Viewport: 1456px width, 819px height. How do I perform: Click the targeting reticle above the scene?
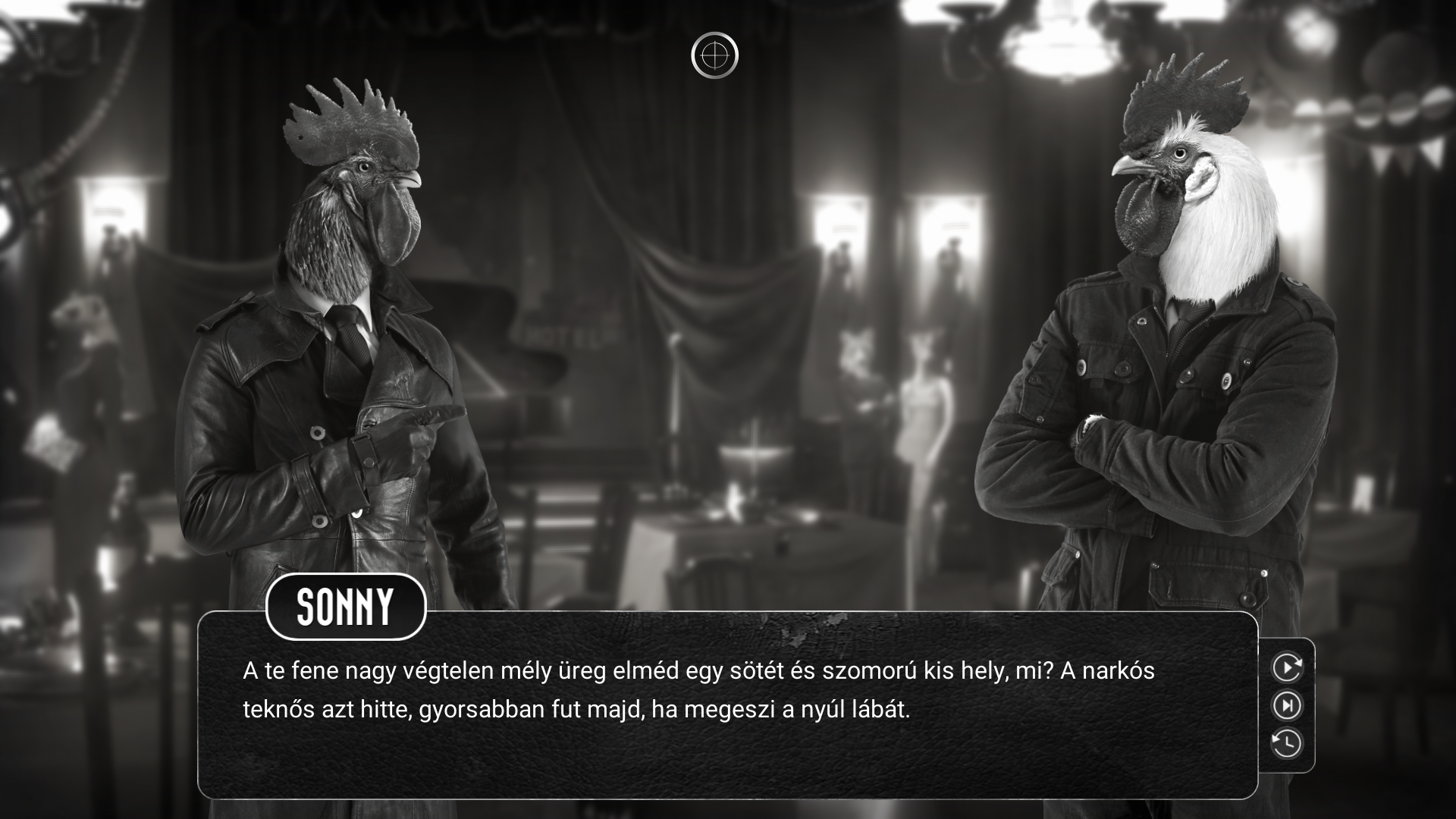(x=716, y=54)
